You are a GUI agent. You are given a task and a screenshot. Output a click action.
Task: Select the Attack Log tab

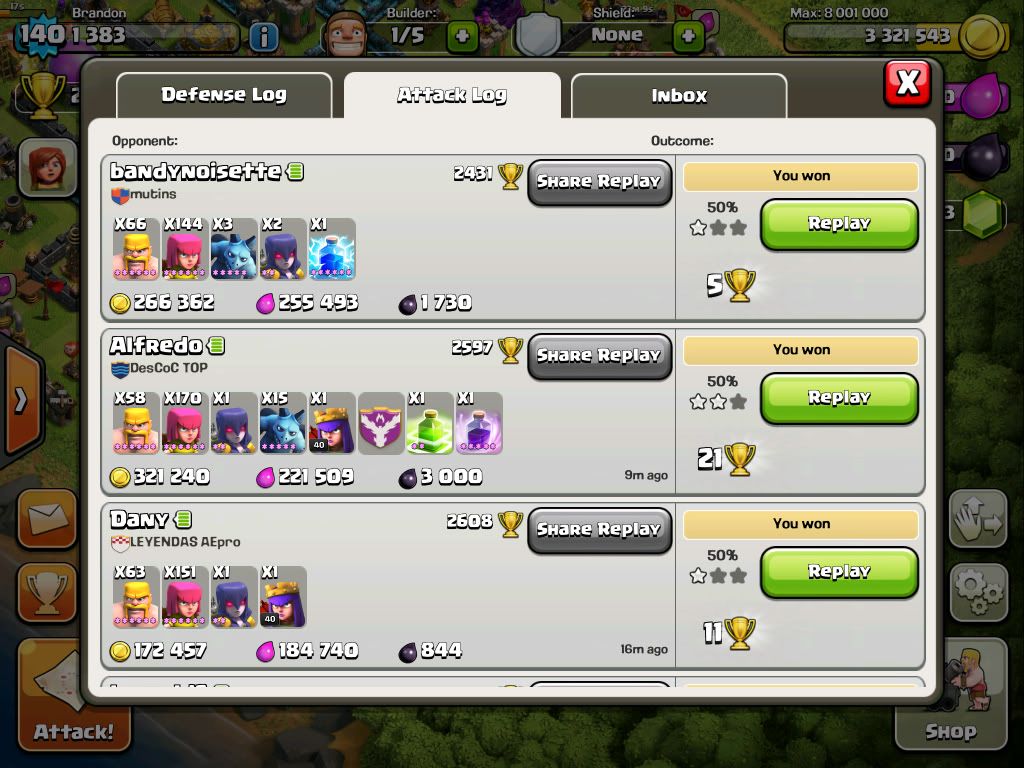tap(452, 96)
